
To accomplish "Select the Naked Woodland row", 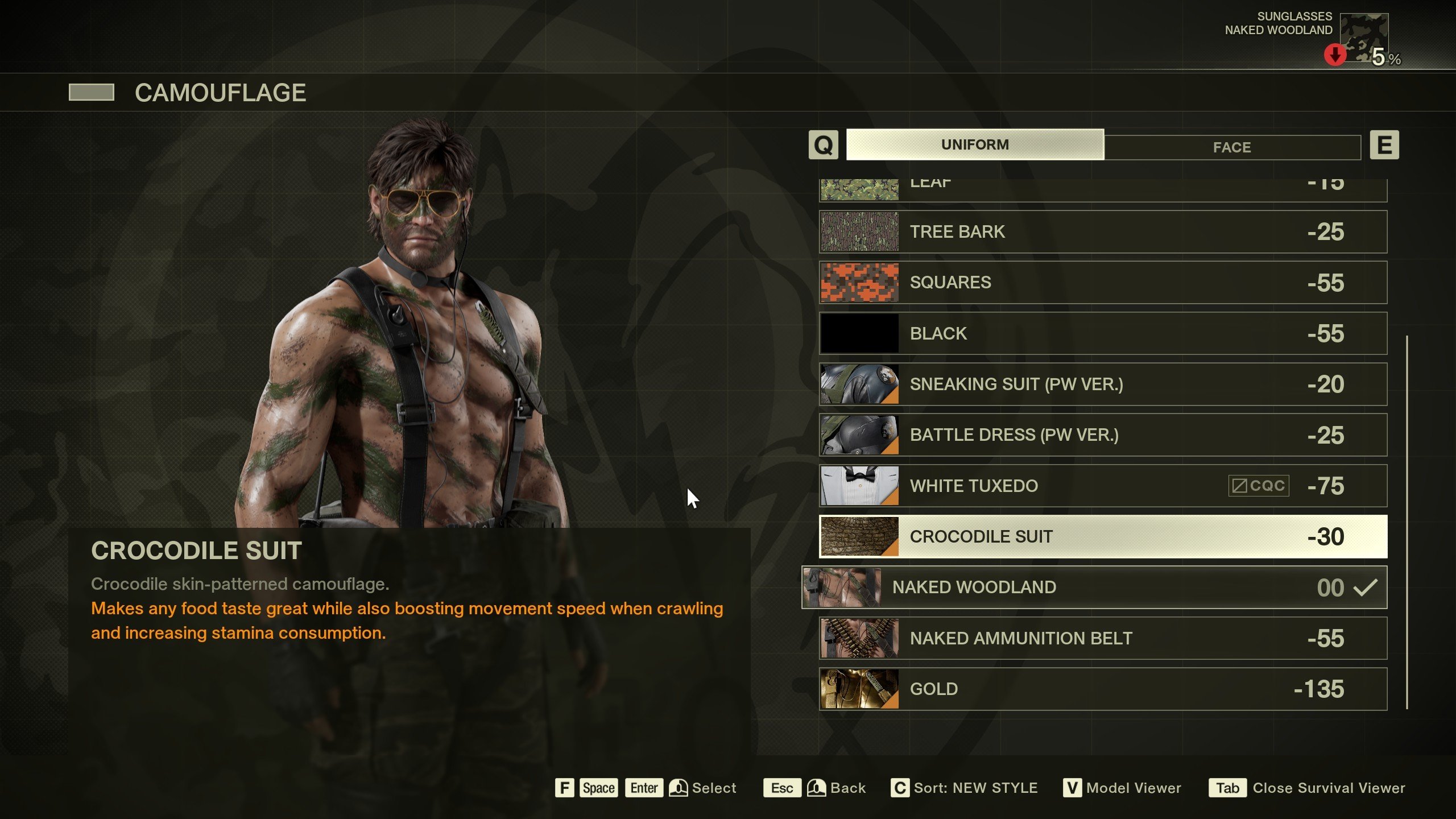I will coord(1093,587).
